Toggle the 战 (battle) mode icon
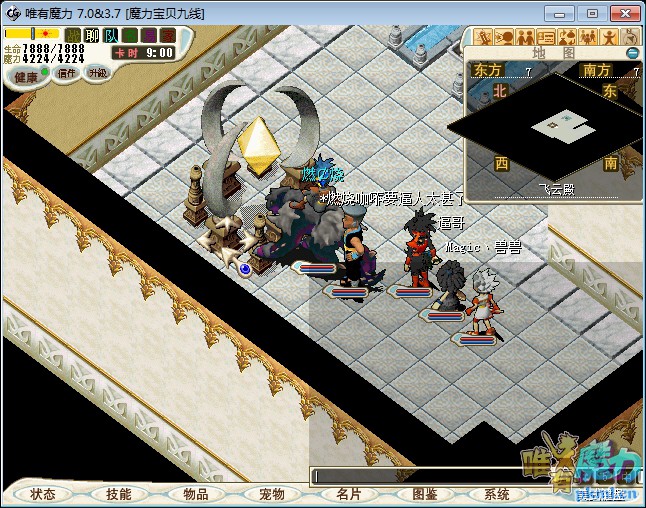The width and height of the screenshot is (646, 508). click(73, 35)
